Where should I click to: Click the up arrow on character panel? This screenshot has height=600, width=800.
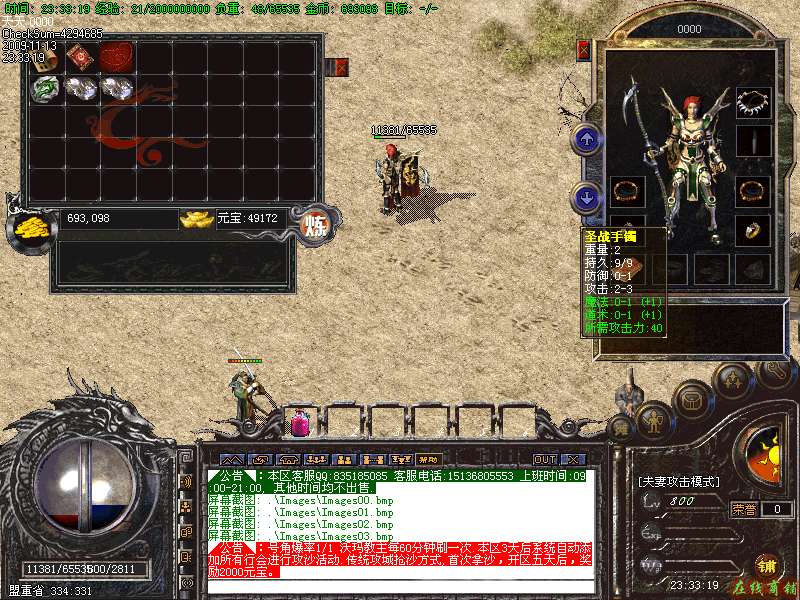pos(588,139)
